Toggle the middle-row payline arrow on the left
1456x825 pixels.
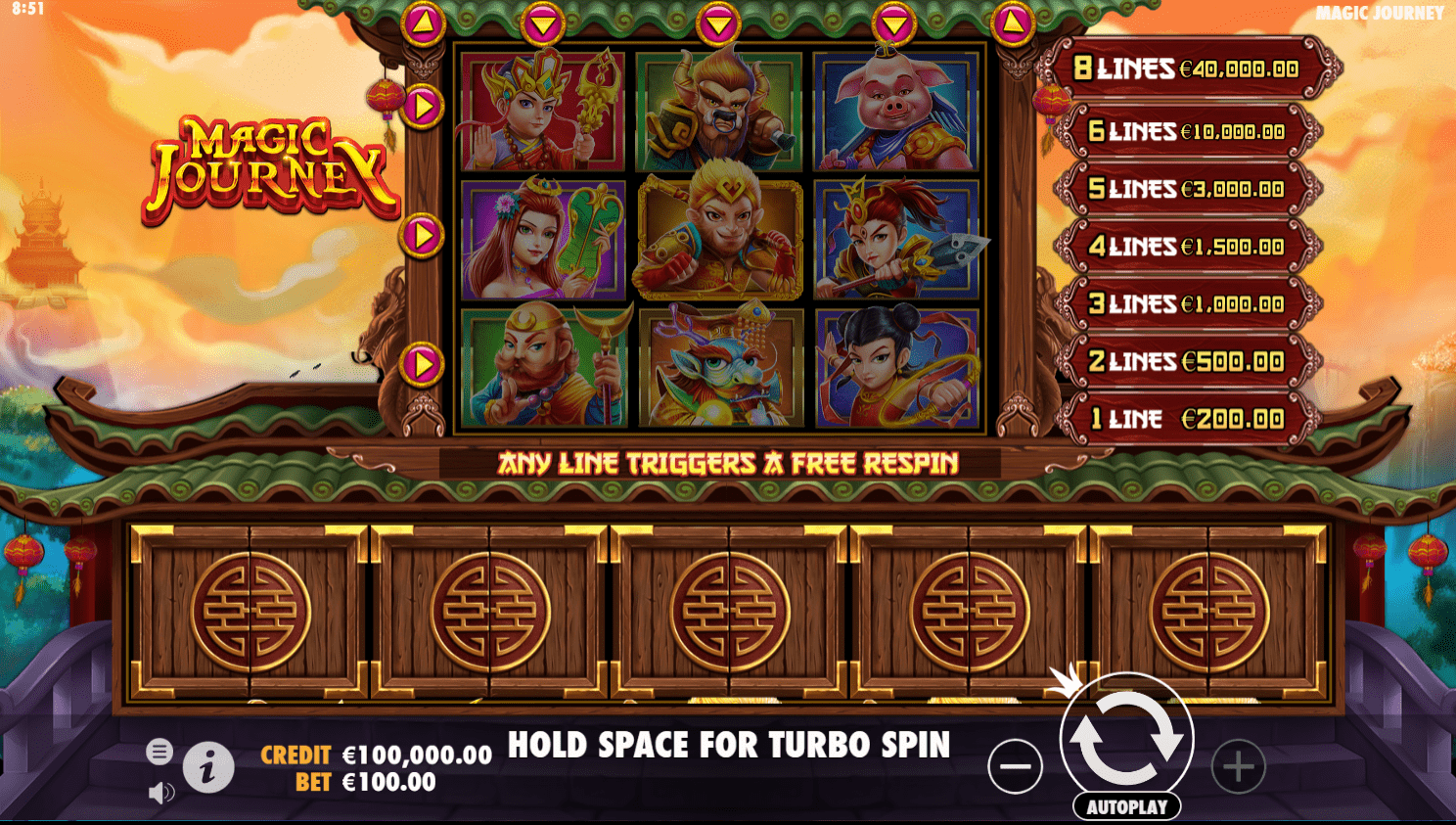click(421, 233)
